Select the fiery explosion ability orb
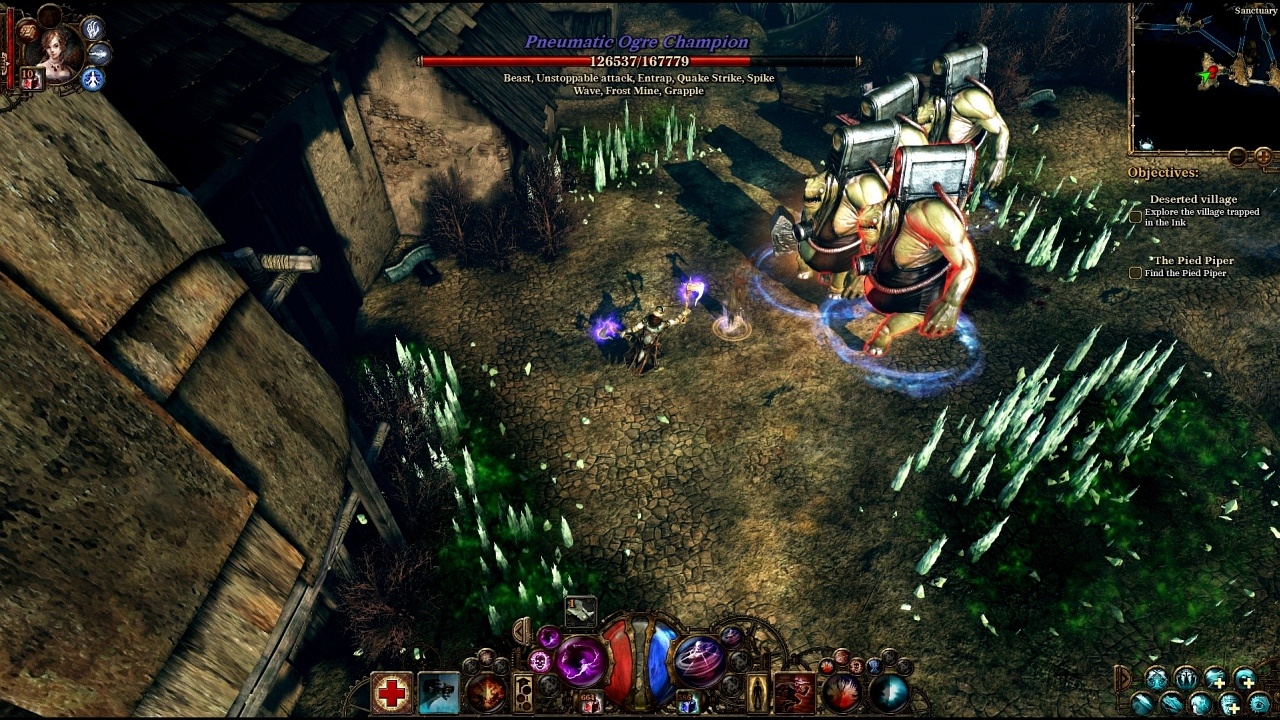1280x720 pixels. click(487, 692)
